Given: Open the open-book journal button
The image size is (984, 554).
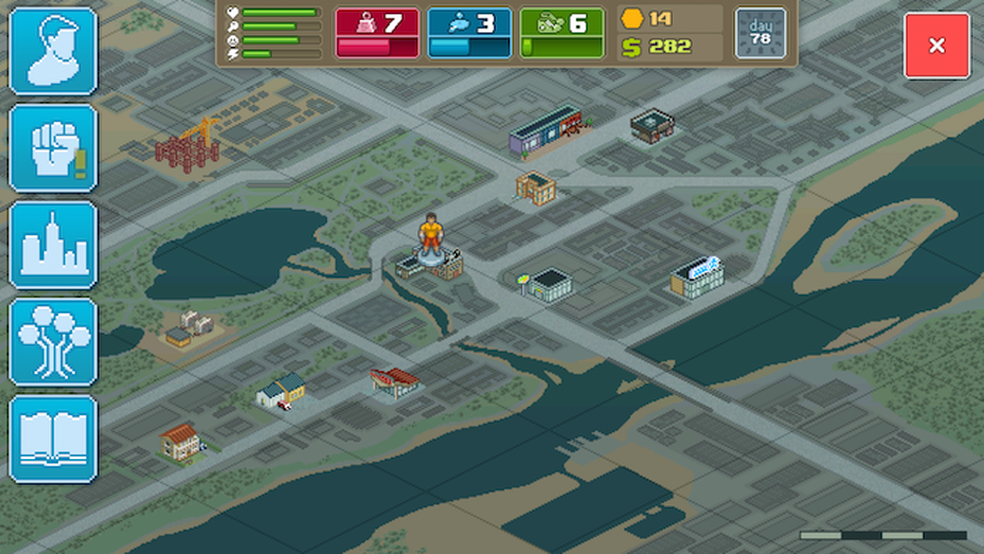Looking at the screenshot, I should pyautogui.click(x=53, y=439).
